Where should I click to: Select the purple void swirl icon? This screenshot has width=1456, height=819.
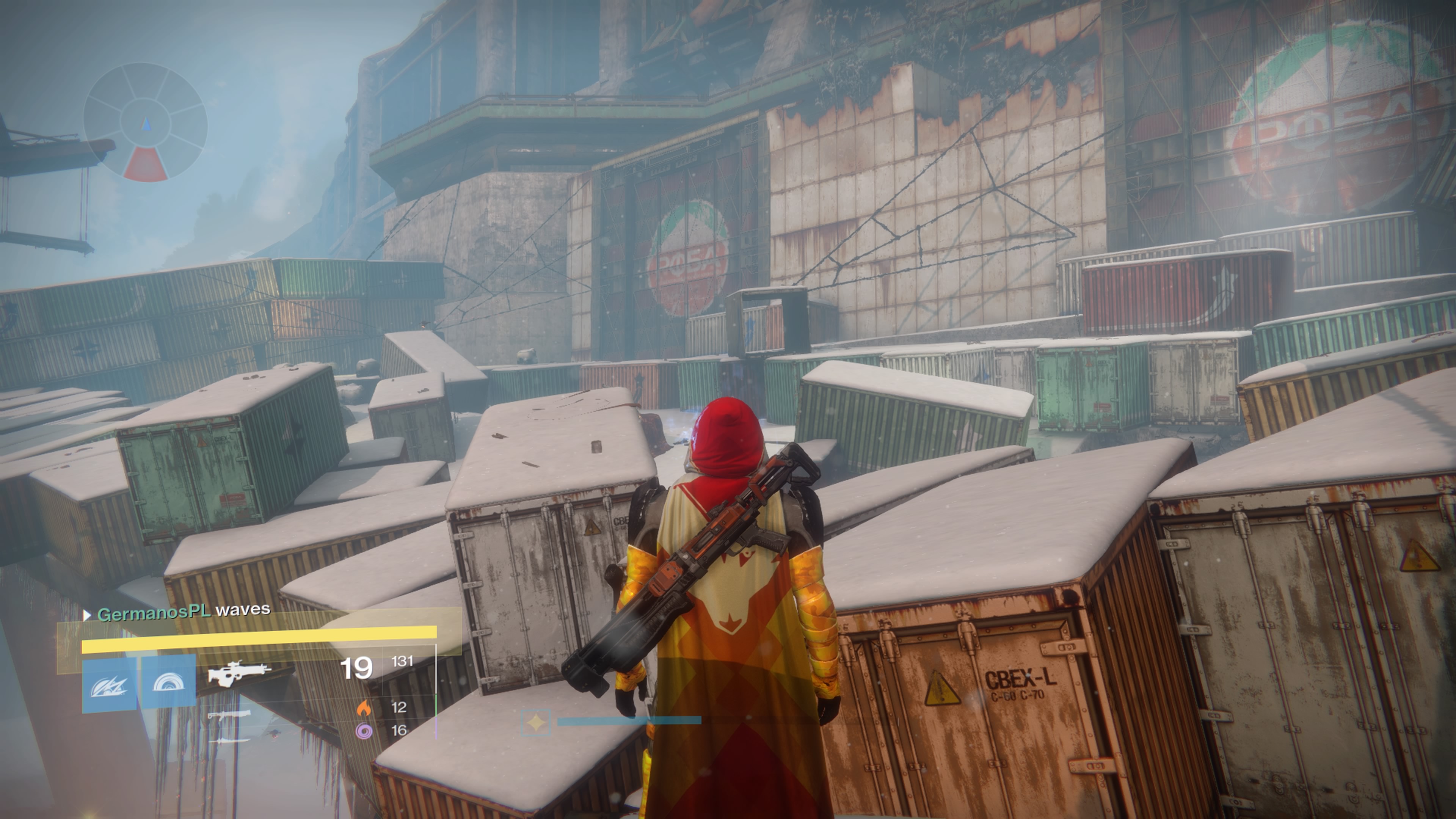[364, 731]
